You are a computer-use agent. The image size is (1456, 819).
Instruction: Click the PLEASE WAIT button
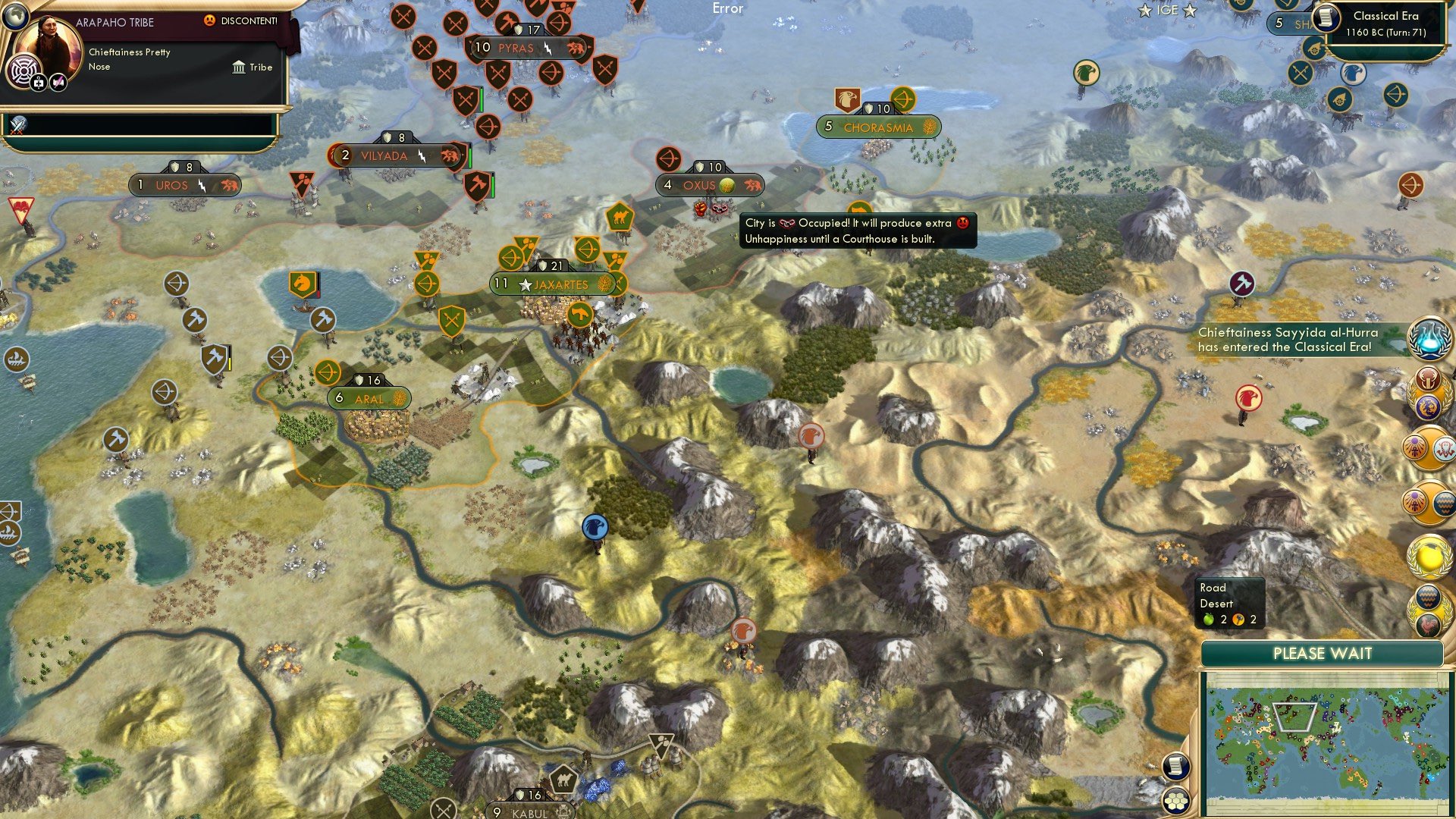tap(1323, 653)
